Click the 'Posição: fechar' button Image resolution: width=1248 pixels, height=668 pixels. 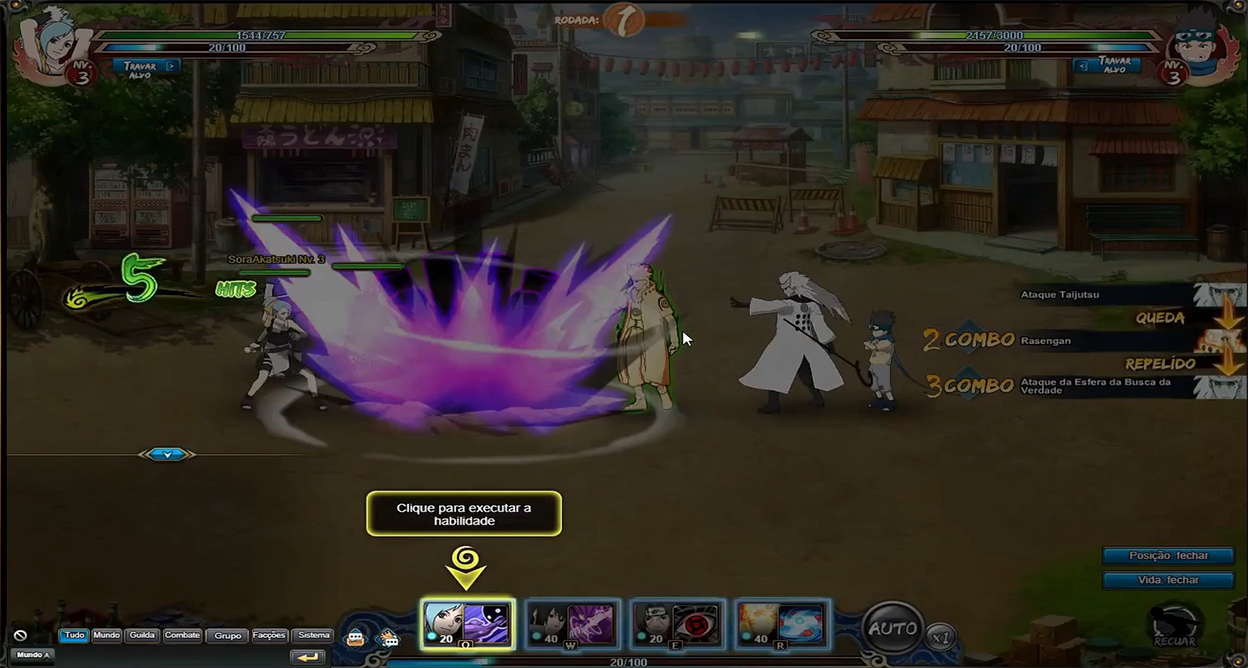coord(1168,556)
